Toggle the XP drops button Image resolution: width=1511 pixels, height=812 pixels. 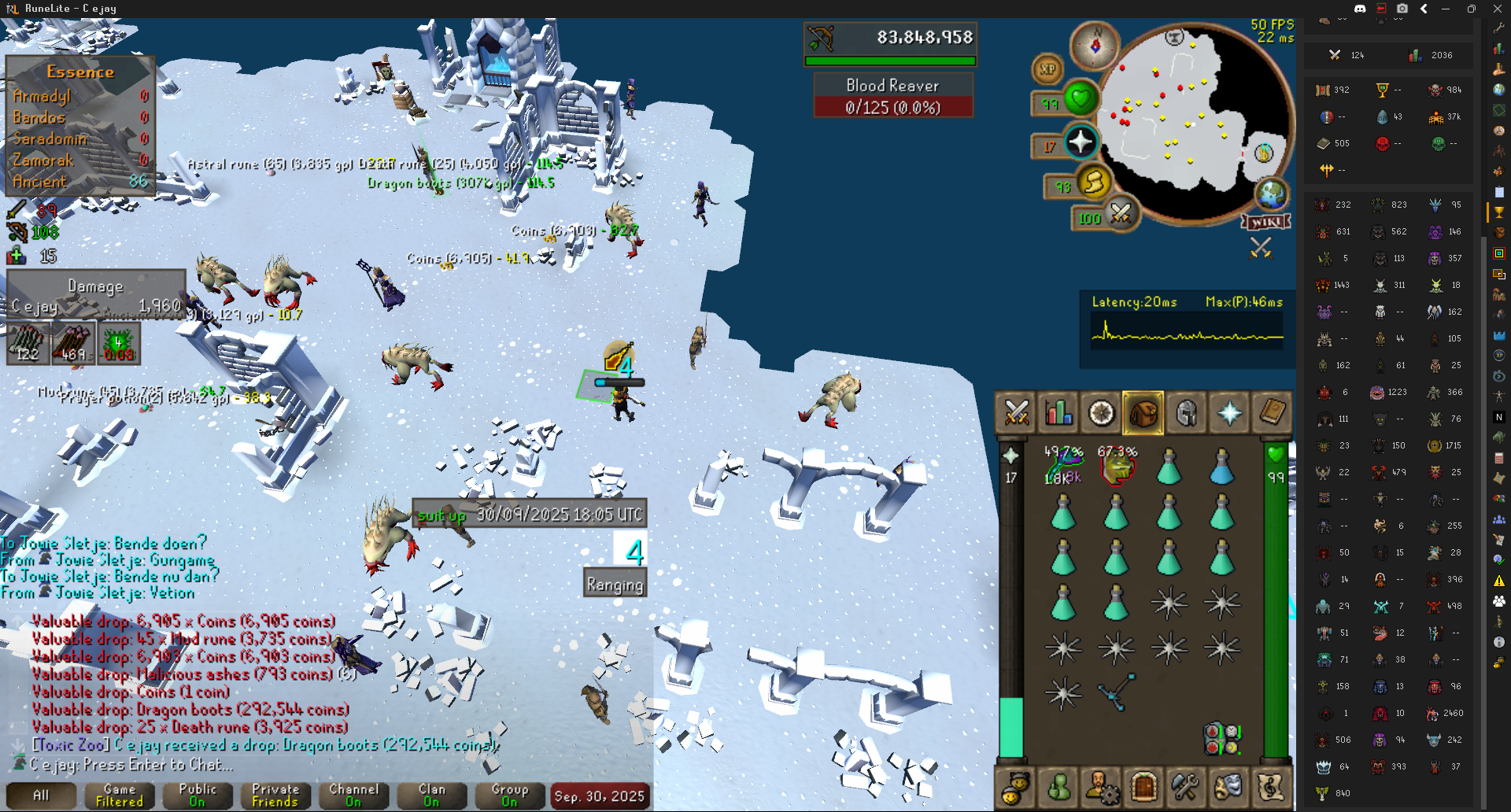click(1047, 69)
